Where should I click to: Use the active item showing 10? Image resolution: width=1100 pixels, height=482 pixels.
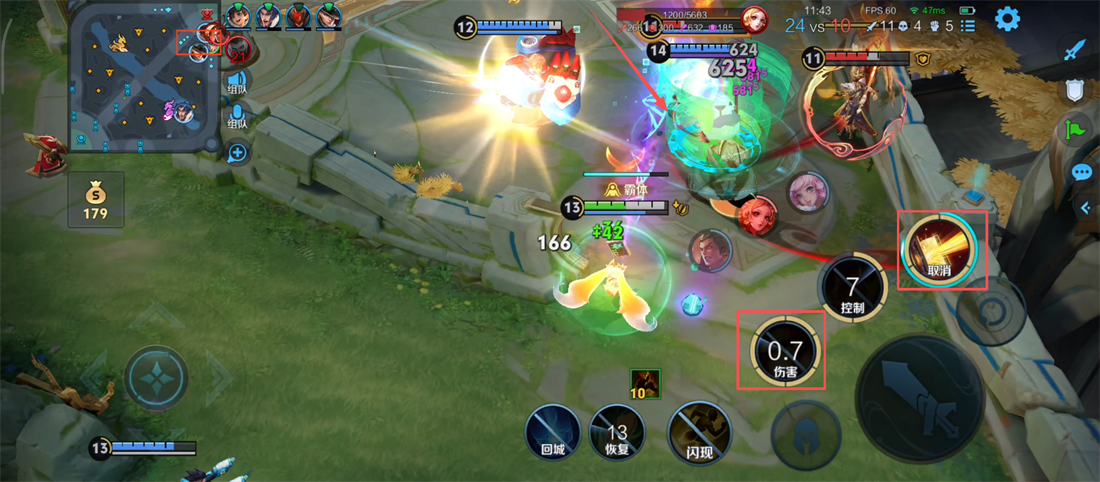click(x=645, y=384)
